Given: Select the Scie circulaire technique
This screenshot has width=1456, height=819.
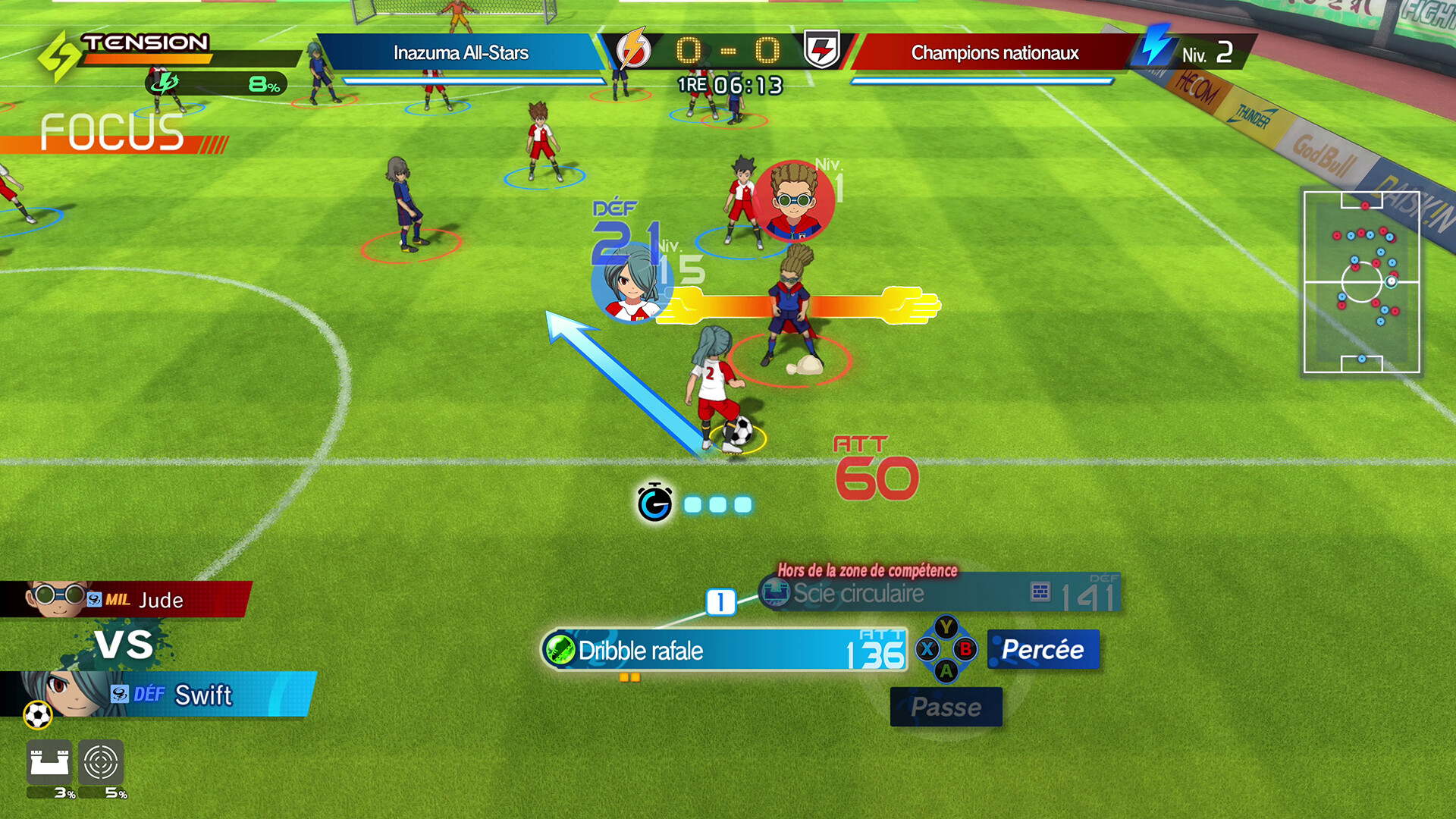Looking at the screenshot, I should pyautogui.click(x=939, y=593).
